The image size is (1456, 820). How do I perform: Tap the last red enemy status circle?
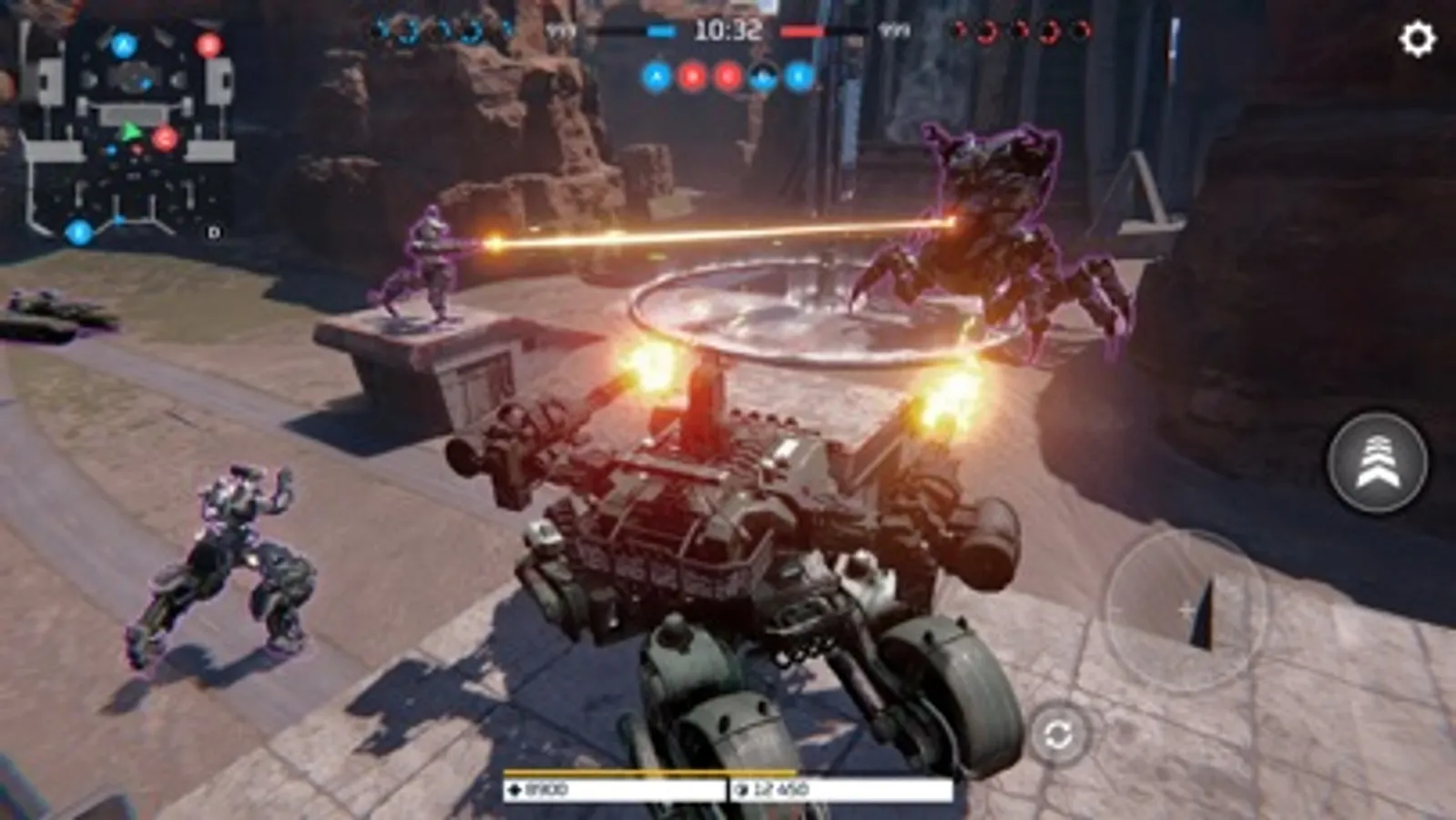click(1080, 30)
